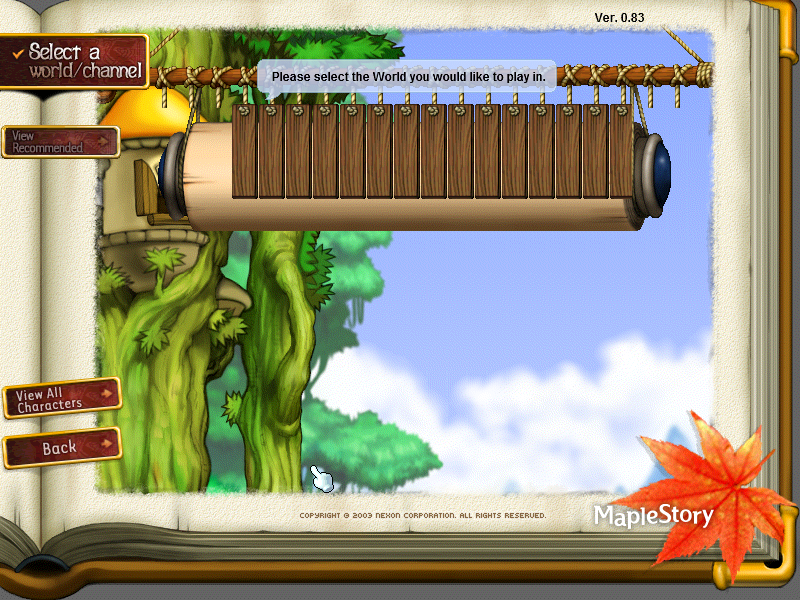Show recommended worlds with View Recommended

[x=60, y=142]
